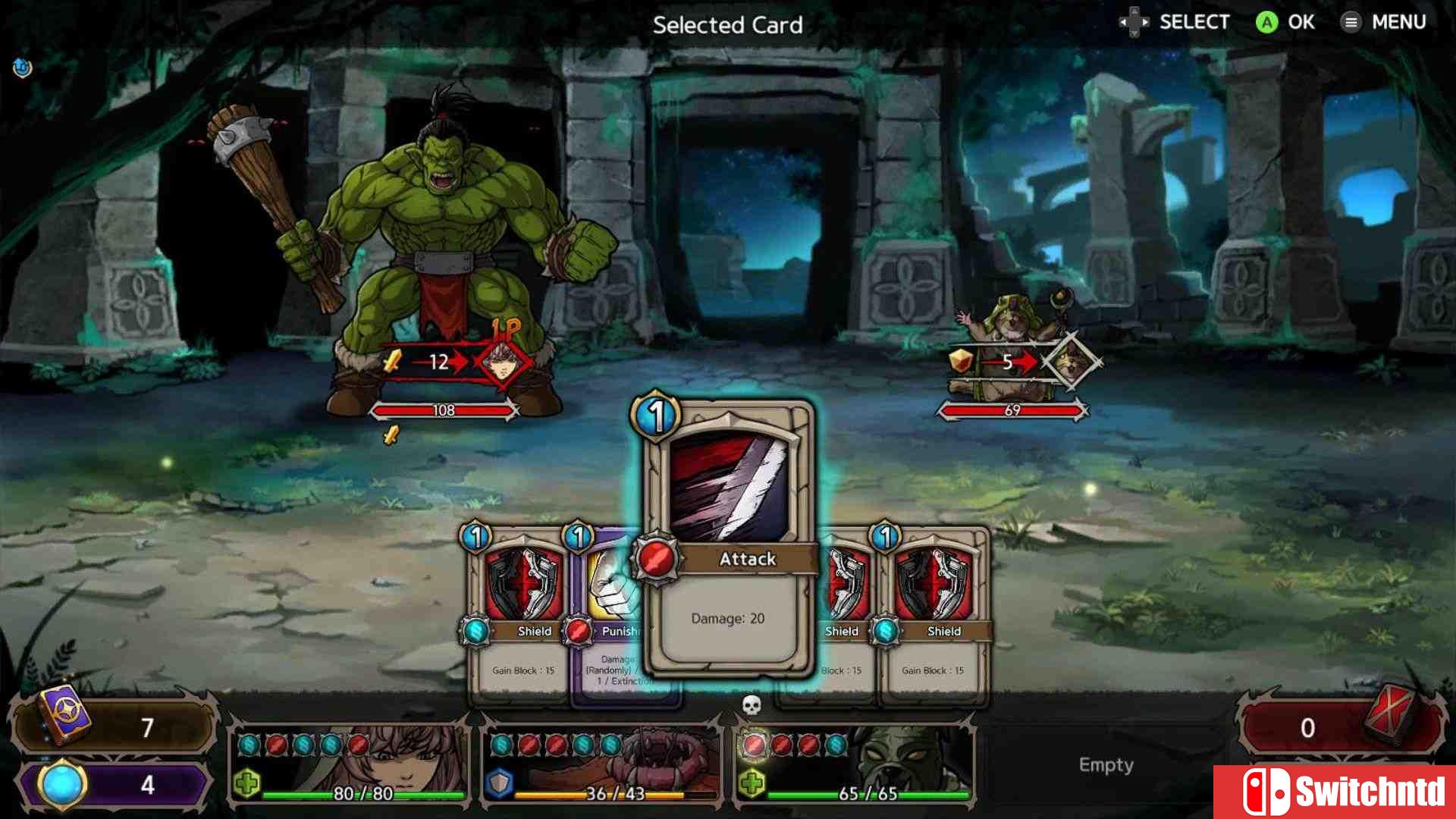Select the Attack card
The image size is (1456, 819).
pos(730,538)
